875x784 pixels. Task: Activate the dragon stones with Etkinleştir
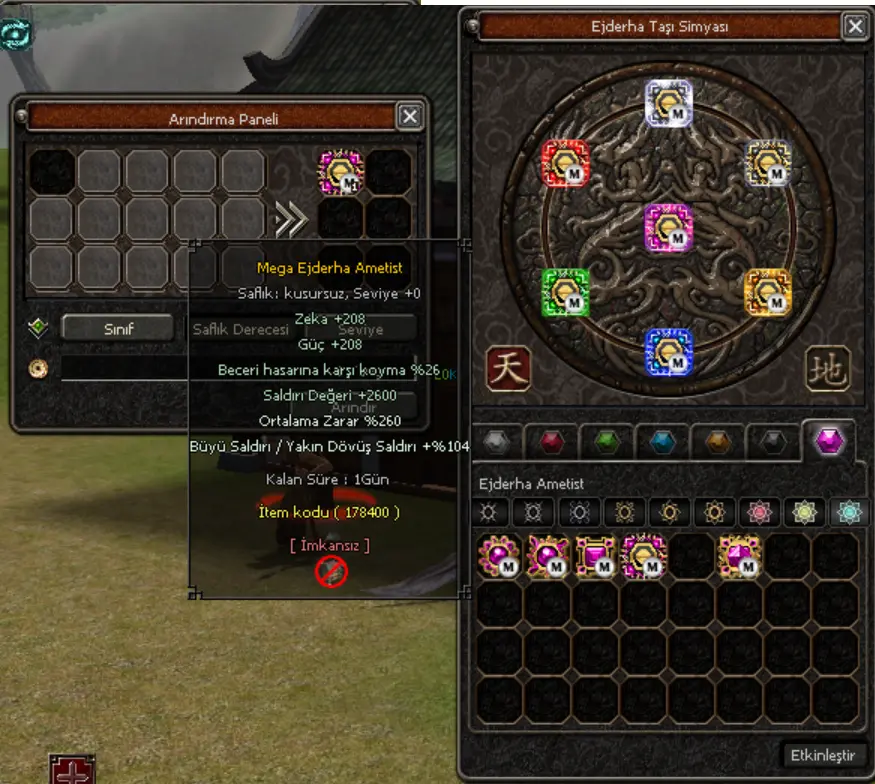coord(823,754)
